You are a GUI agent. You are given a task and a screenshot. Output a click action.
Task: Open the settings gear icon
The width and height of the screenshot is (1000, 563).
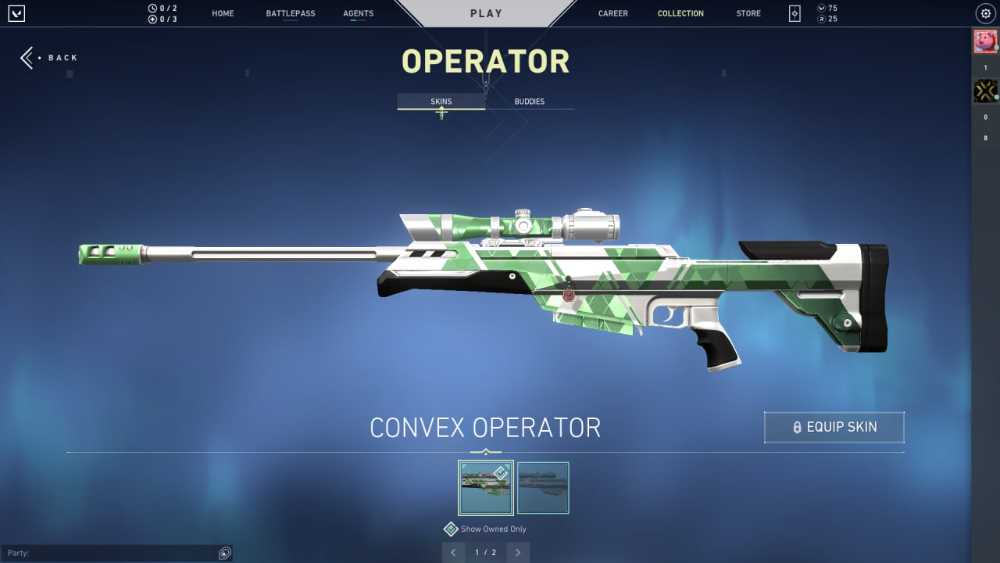(x=984, y=14)
